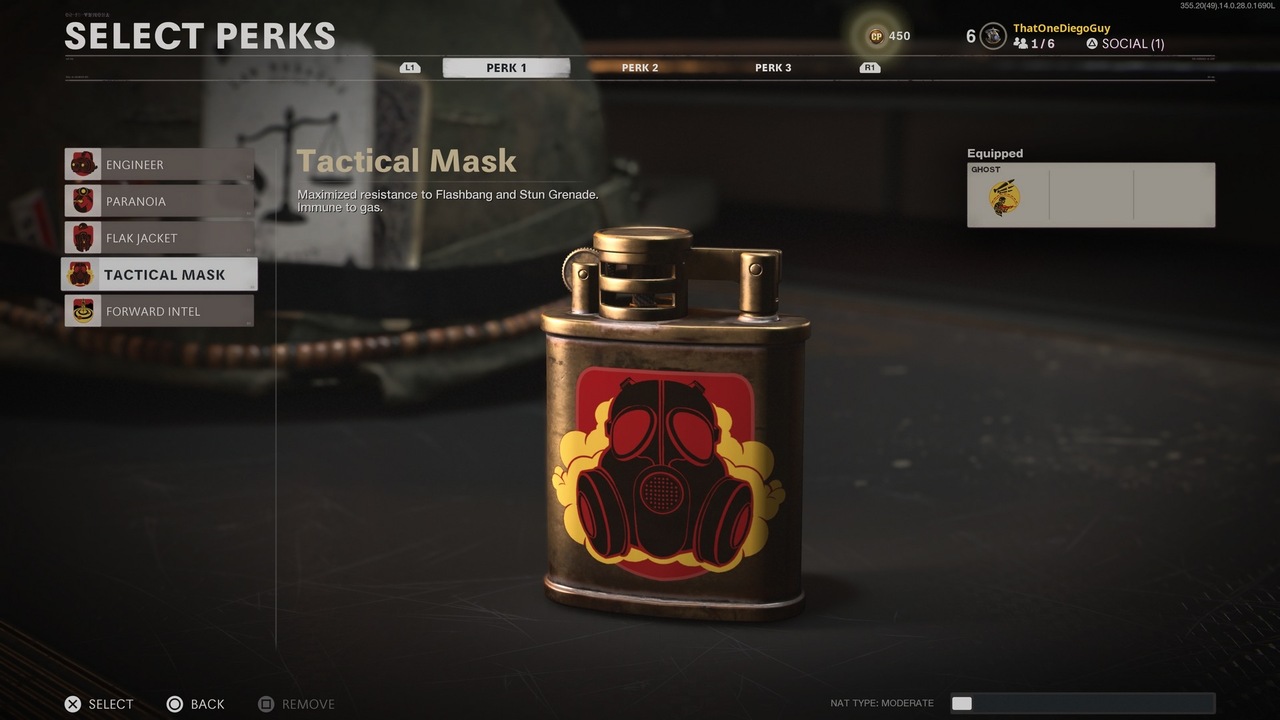This screenshot has width=1280, height=720.
Task: Switch to the Perk 2 tab
Action: point(640,67)
